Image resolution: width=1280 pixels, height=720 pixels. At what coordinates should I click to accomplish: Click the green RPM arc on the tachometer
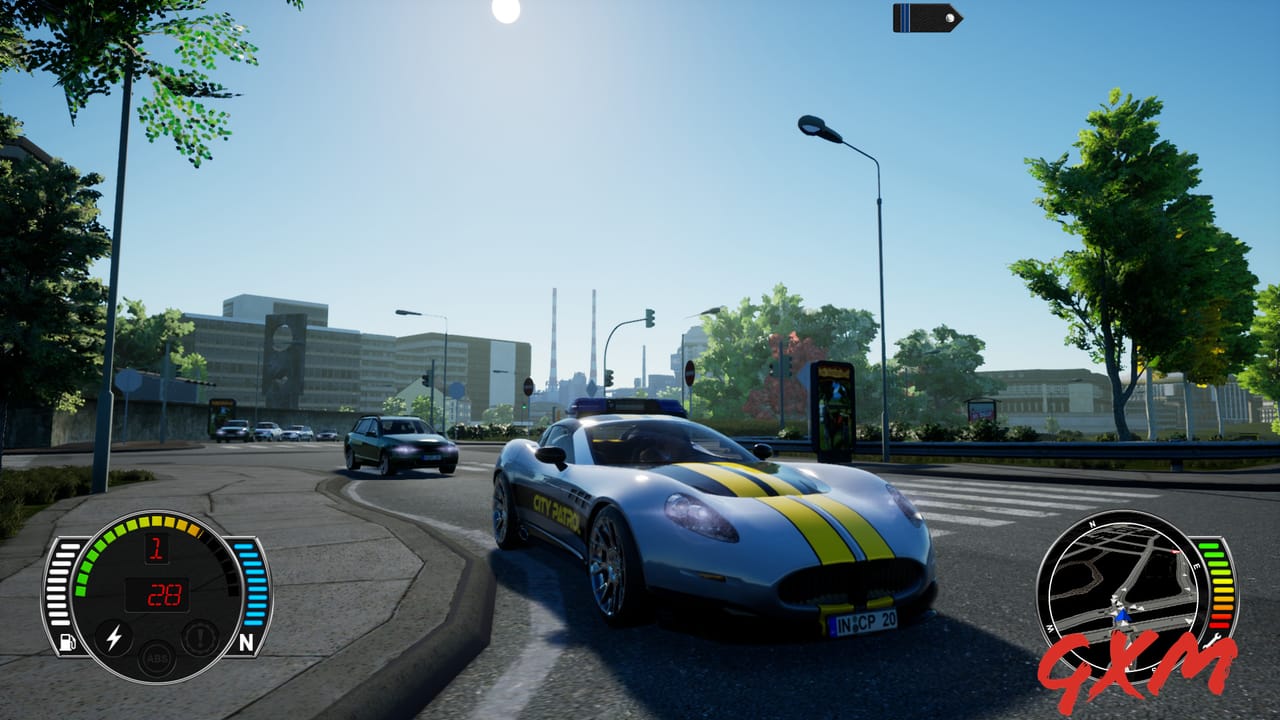click(x=93, y=557)
